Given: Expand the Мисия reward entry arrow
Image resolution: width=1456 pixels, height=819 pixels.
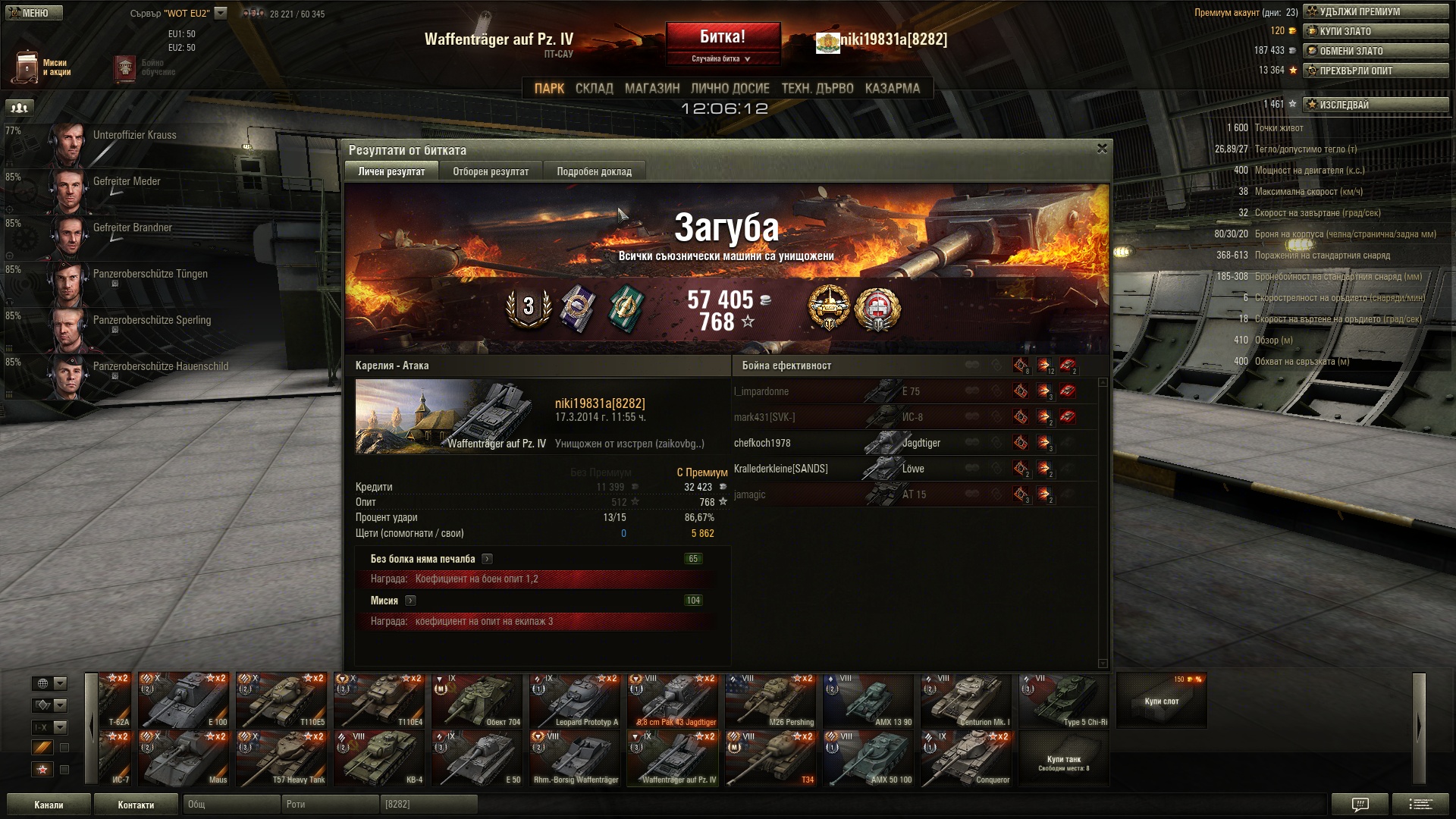Looking at the screenshot, I should pyautogui.click(x=410, y=601).
